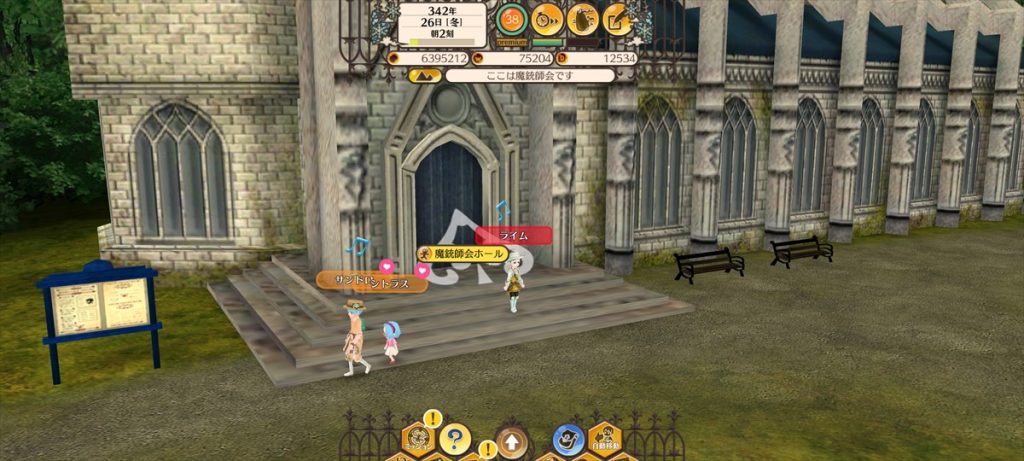1024x461 pixels.
Task: Click the white up-arrow menu button
Action: pos(511,440)
